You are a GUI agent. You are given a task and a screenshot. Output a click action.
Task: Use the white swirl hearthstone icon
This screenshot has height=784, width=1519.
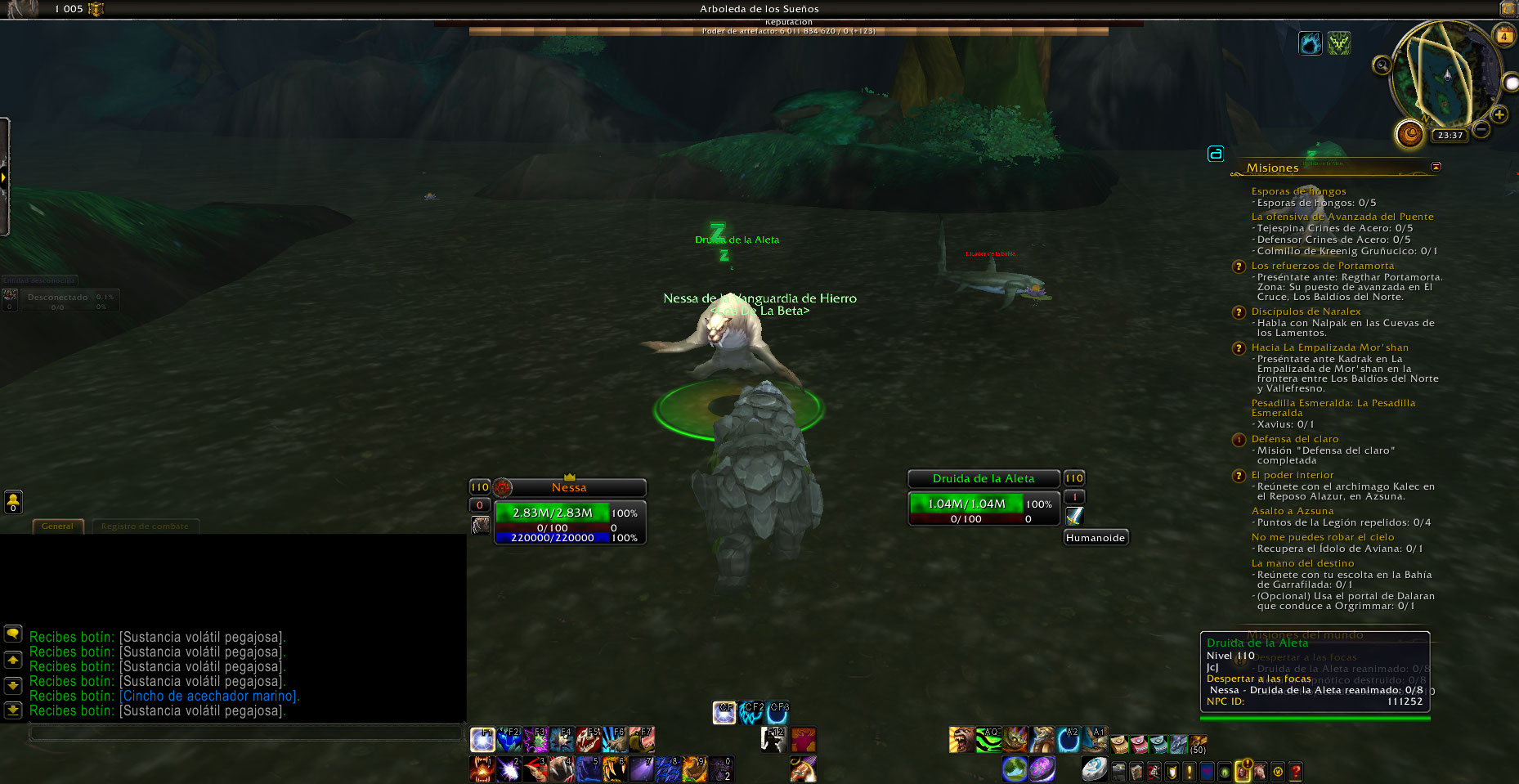coord(1094,769)
